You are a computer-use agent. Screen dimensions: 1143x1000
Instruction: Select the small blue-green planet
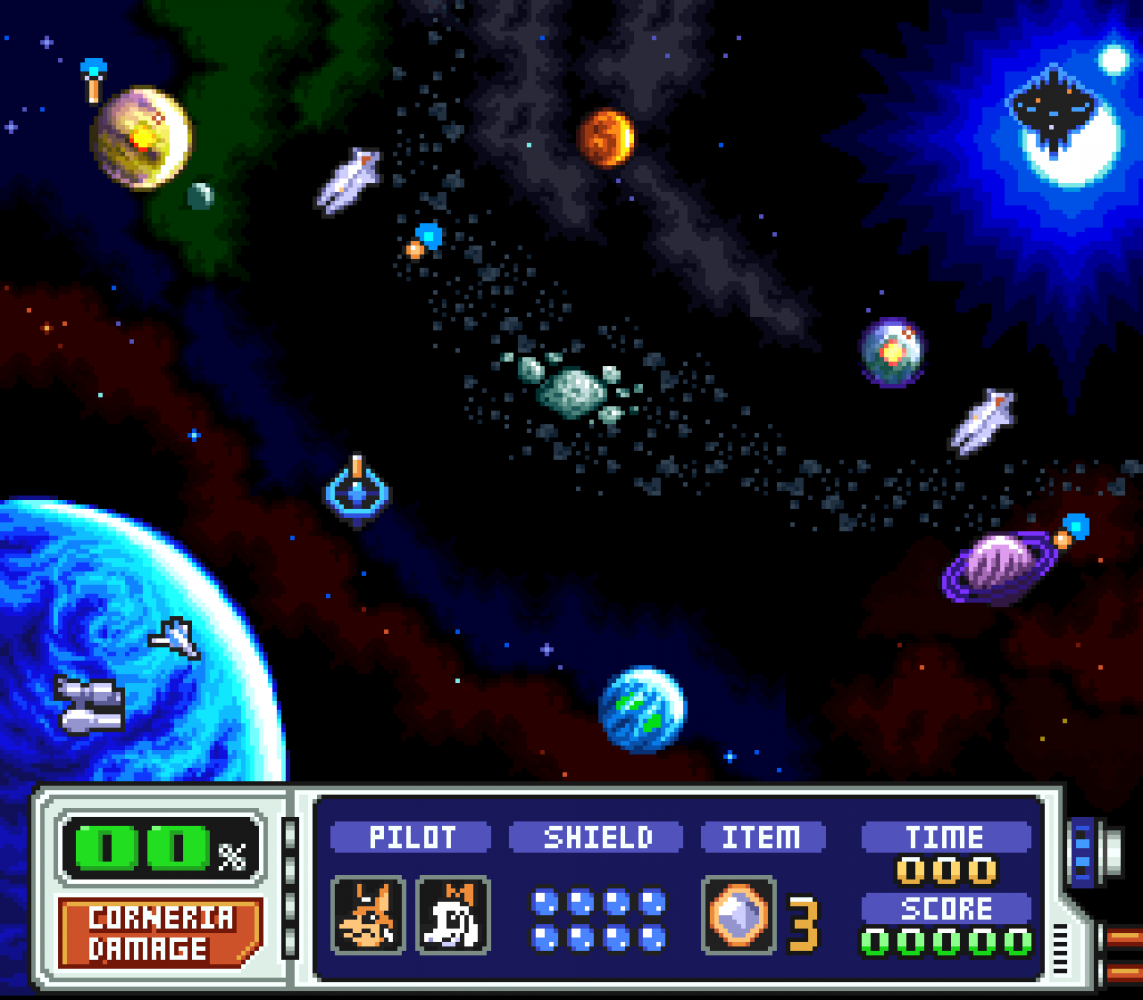[x=643, y=710]
